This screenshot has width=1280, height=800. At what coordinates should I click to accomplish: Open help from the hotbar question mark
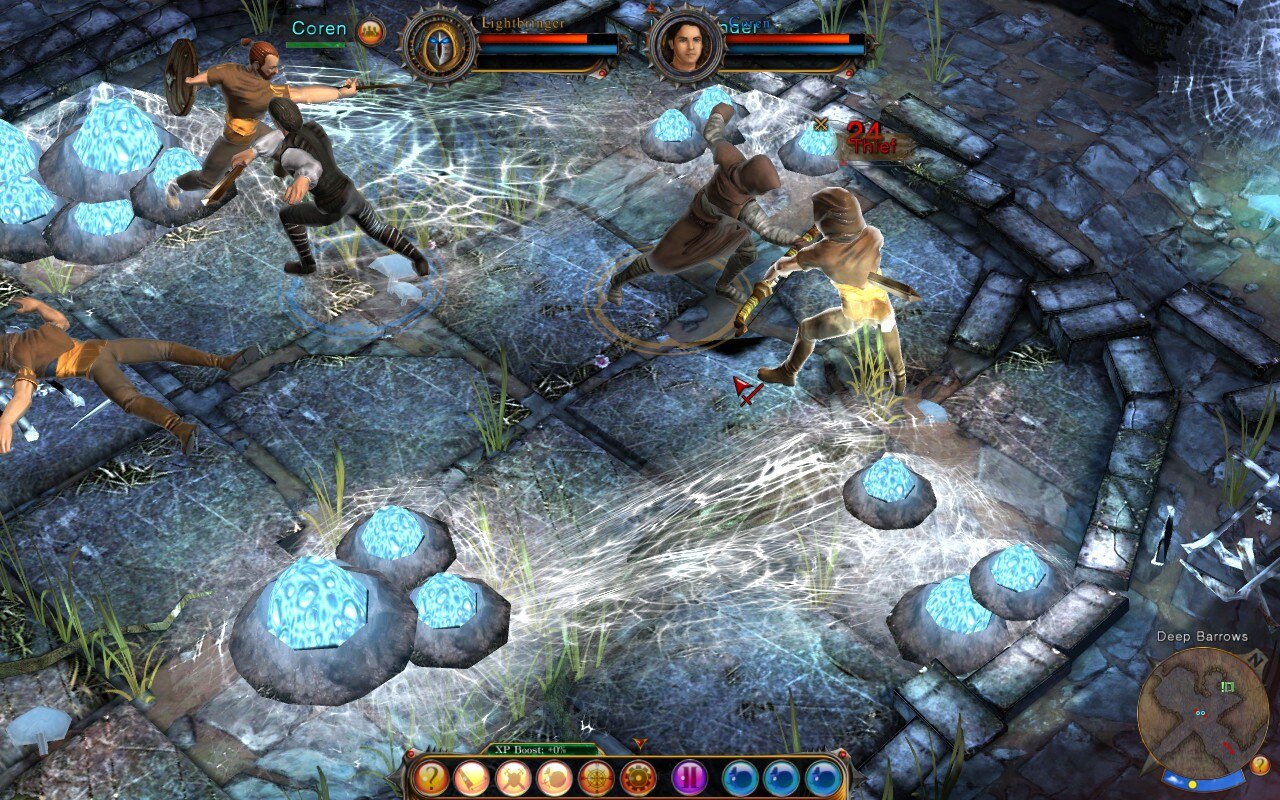point(432,777)
